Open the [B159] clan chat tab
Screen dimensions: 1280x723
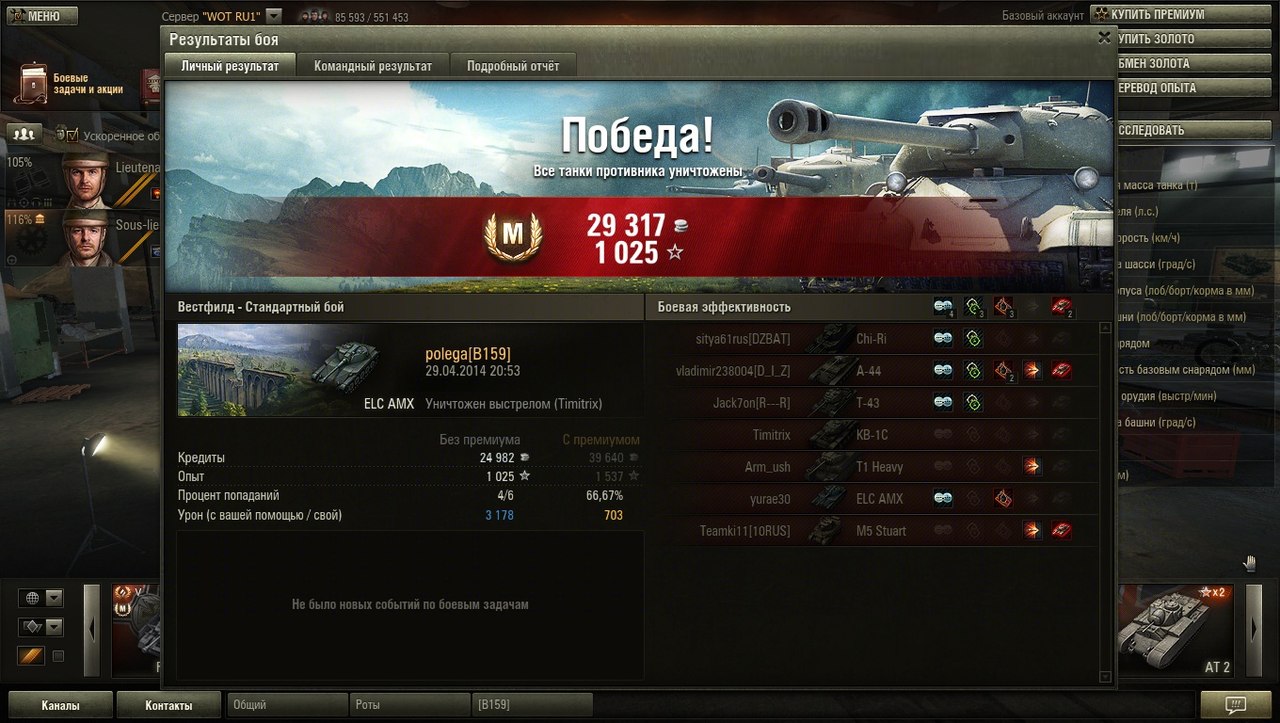pyautogui.click(x=531, y=705)
